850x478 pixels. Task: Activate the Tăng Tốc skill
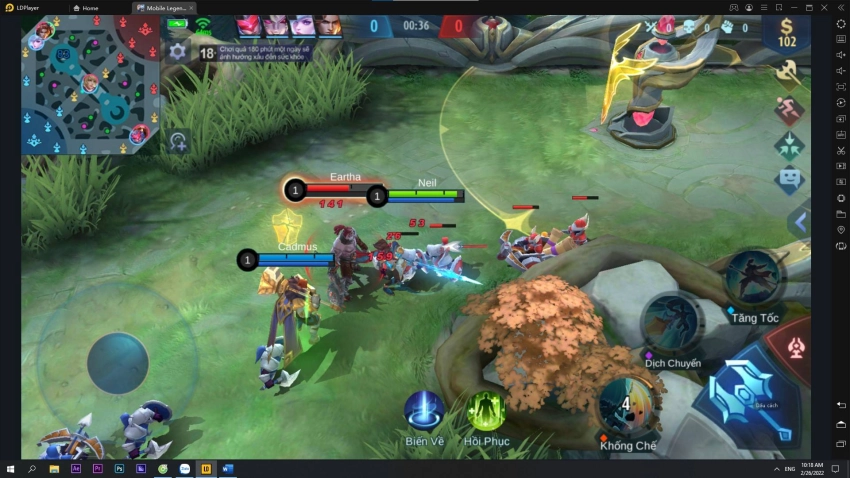tap(753, 279)
